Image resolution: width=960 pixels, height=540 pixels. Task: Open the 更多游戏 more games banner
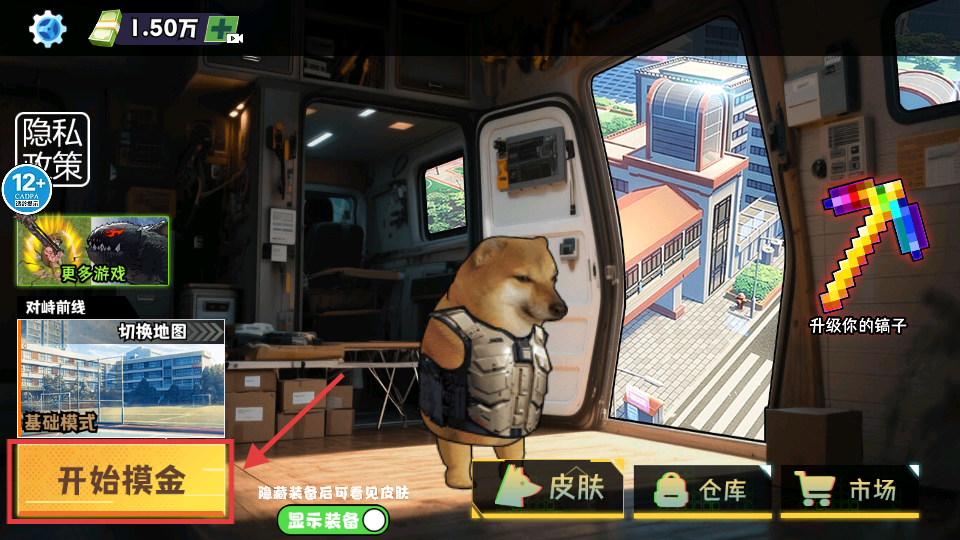click(92, 251)
